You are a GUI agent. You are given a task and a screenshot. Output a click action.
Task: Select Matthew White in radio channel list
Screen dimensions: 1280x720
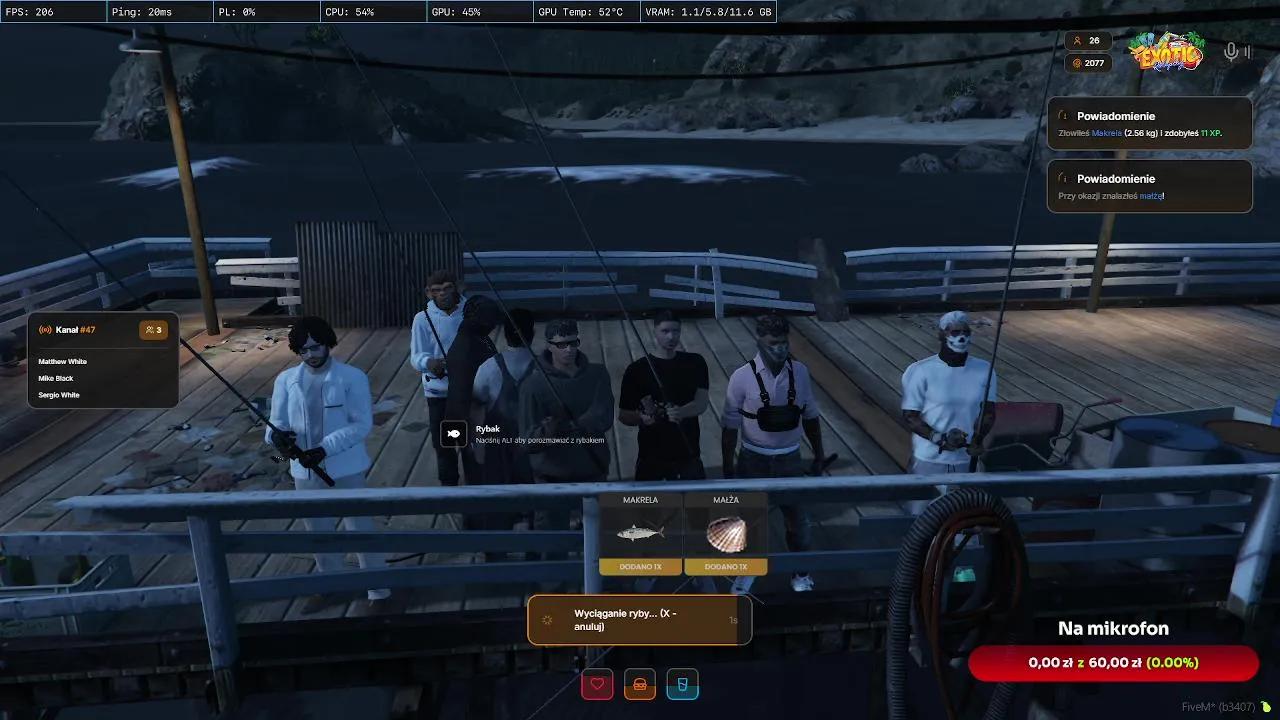click(63, 361)
